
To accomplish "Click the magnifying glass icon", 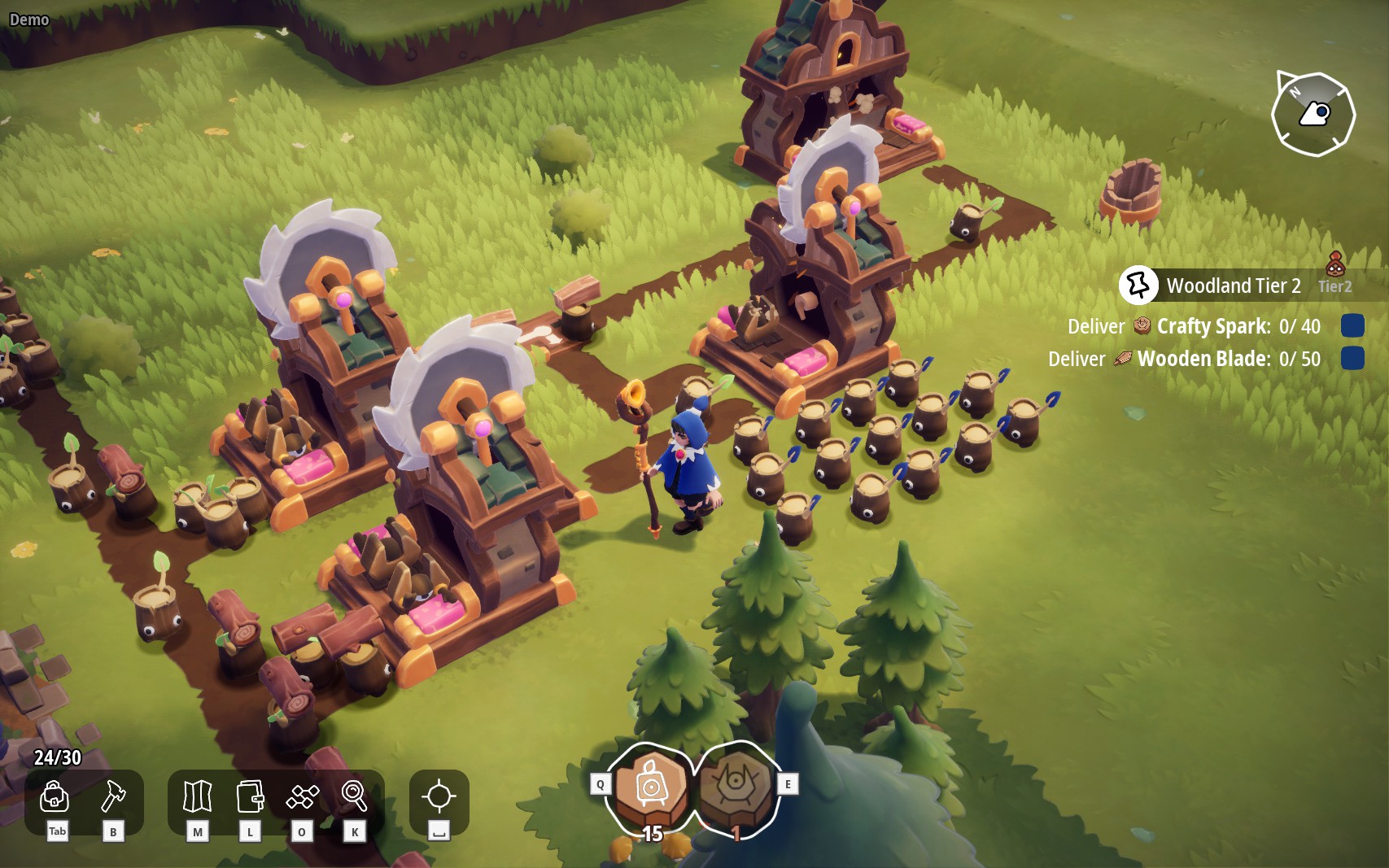I will point(354,797).
